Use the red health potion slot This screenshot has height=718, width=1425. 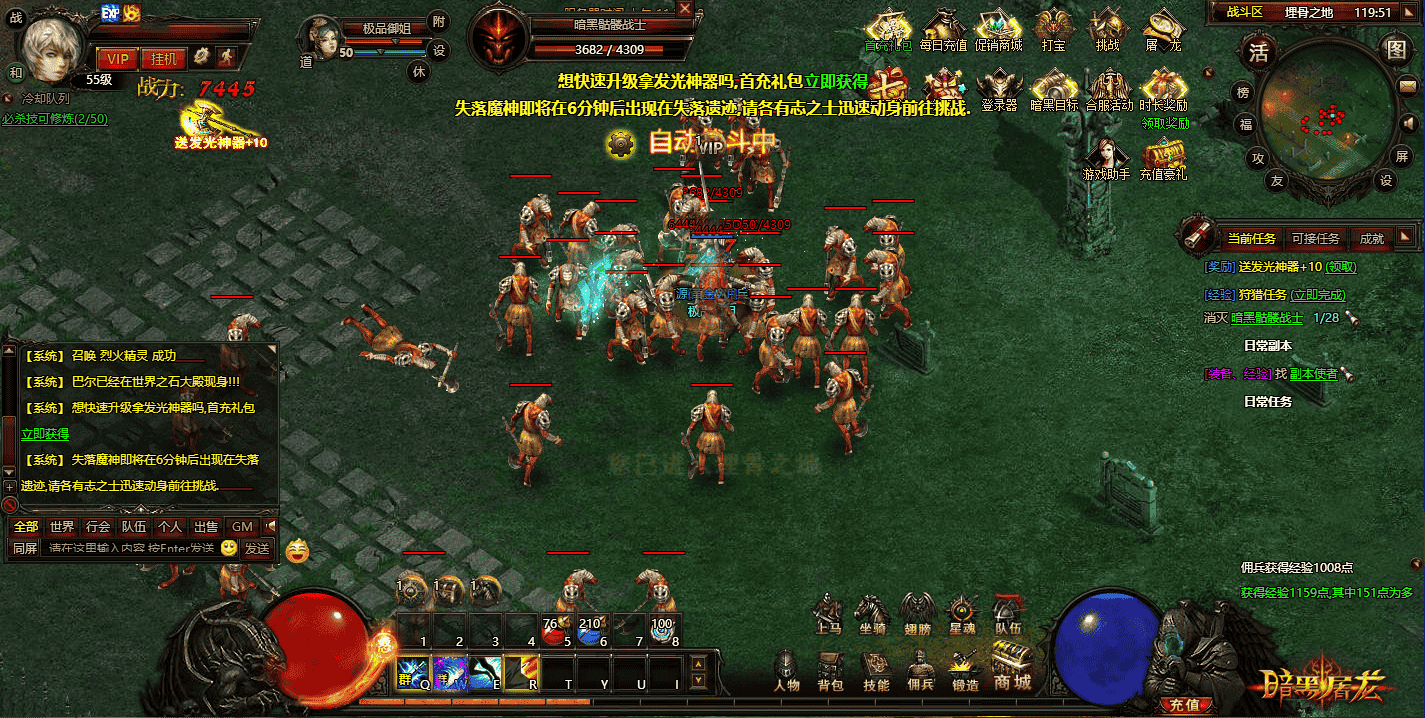pos(553,633)
